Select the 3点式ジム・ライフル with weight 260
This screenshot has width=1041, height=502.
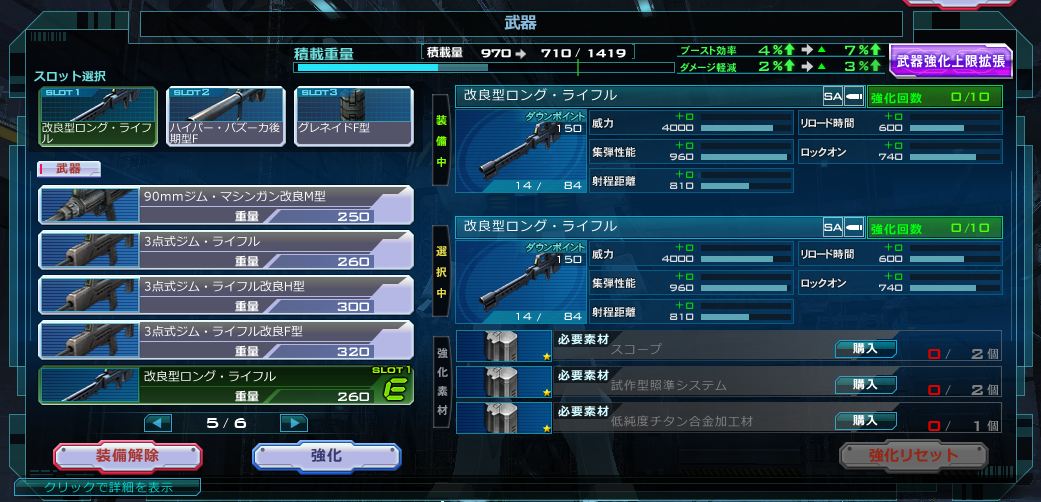click(226, 250)
